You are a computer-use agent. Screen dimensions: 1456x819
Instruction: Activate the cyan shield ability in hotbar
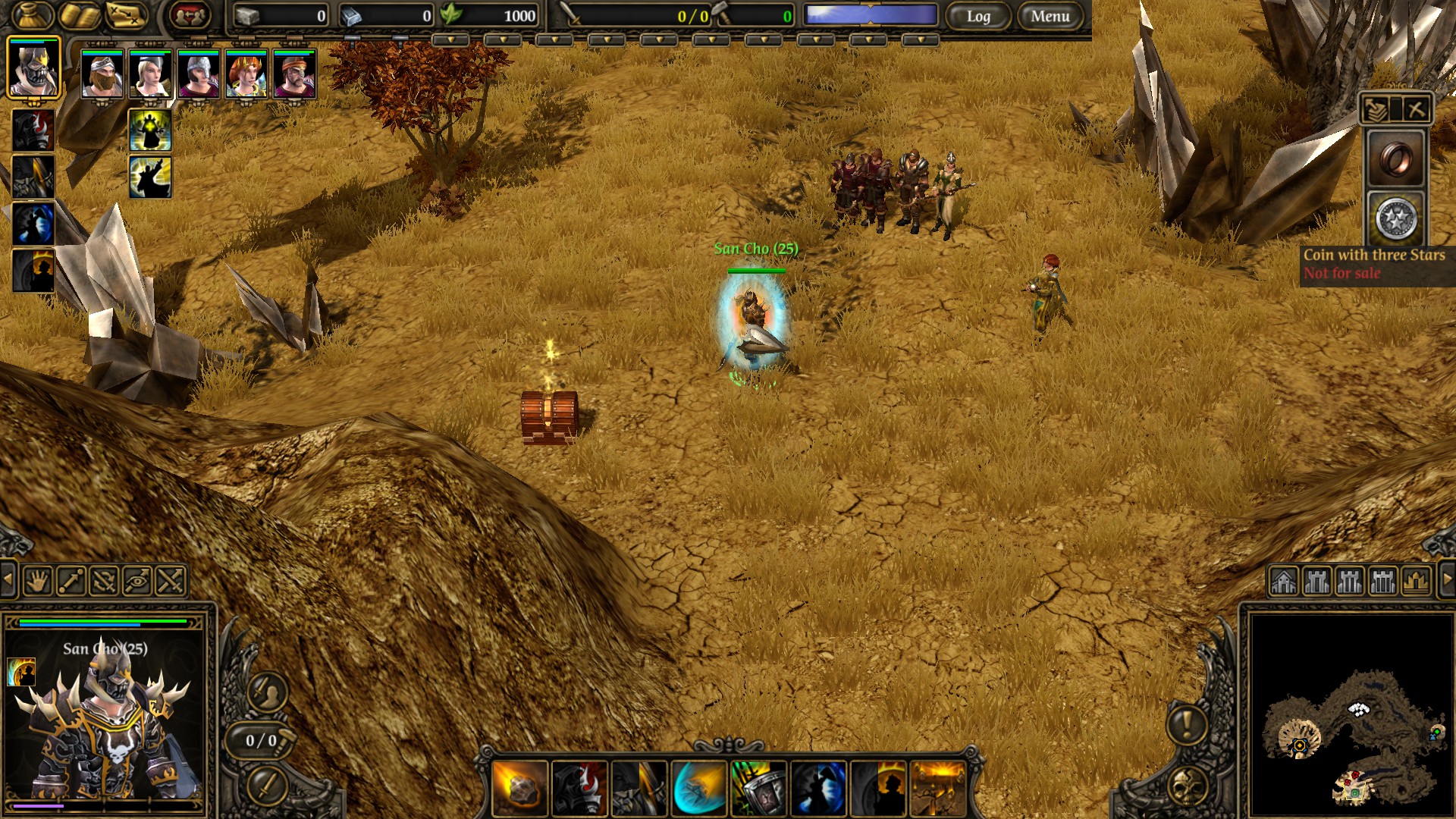pyautogui.click(x=698, y=788)
